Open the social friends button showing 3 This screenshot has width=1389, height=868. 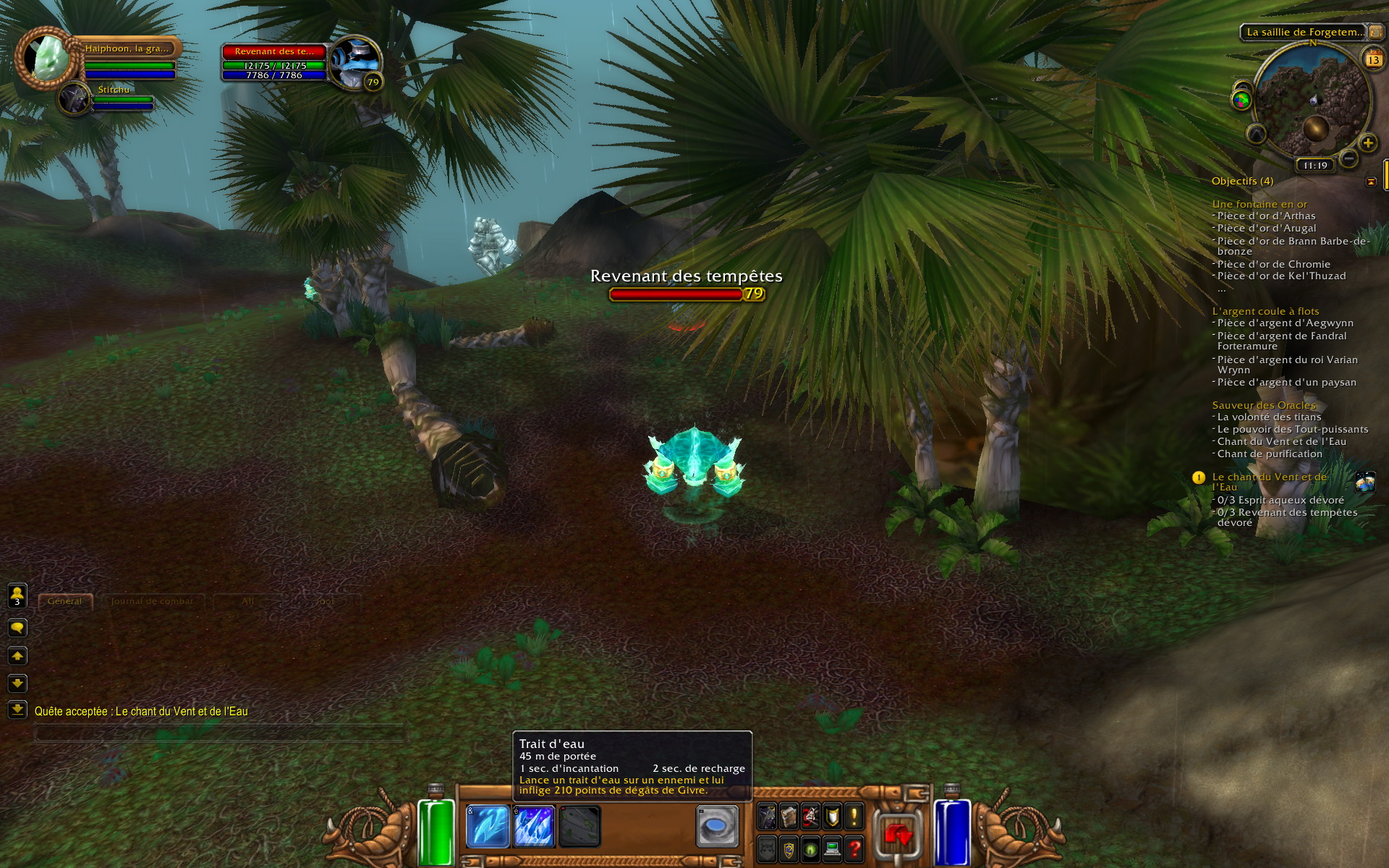pos(17,596)
